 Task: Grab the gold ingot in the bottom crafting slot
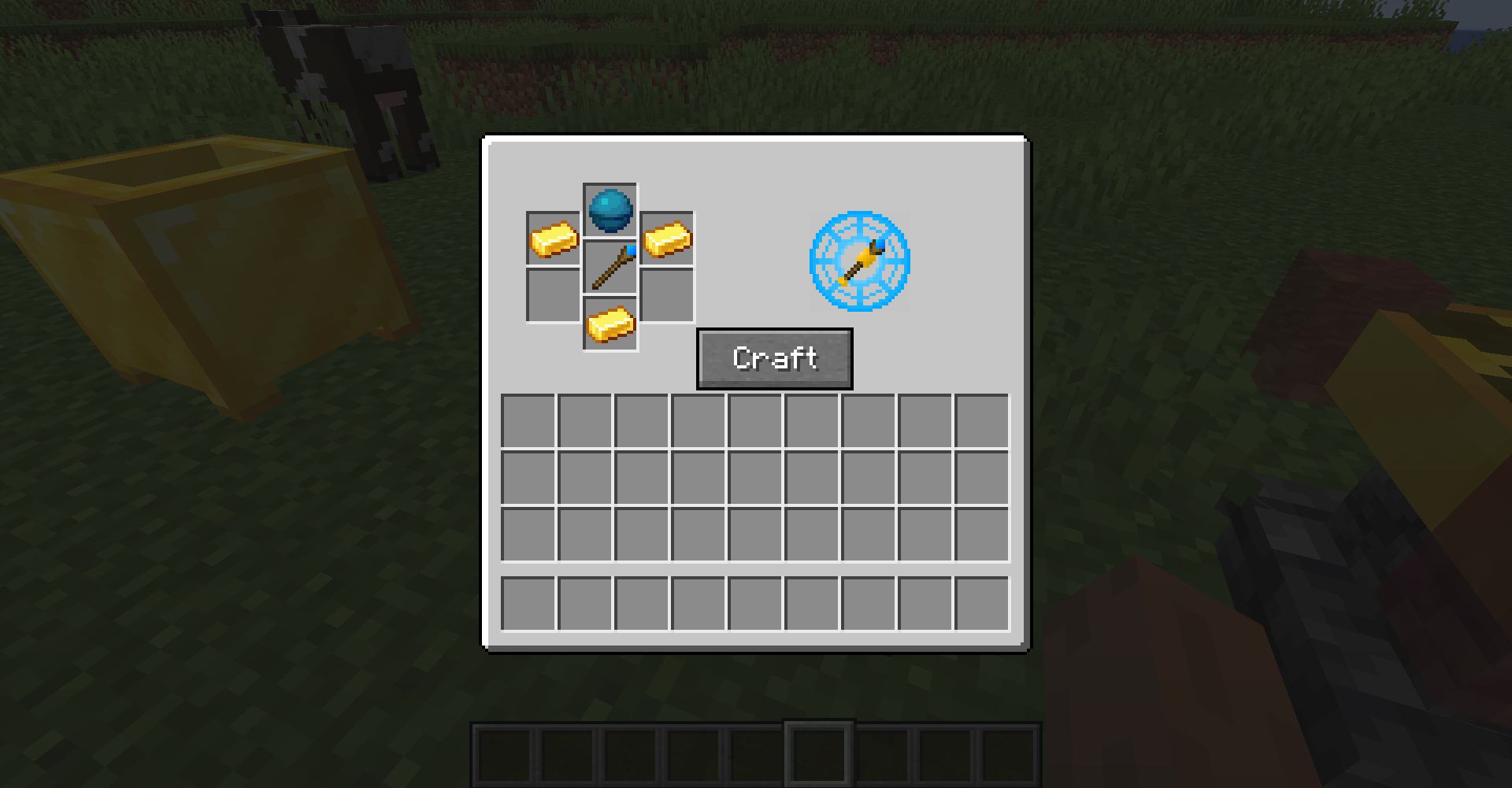pos(610,324)
